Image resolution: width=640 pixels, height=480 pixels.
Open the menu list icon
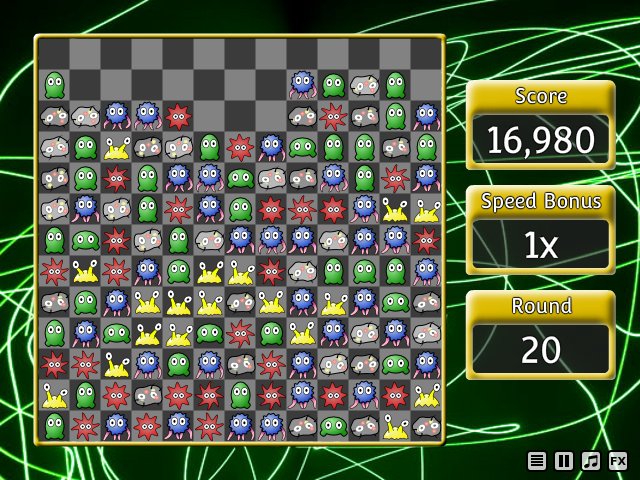tap(538, 461)
